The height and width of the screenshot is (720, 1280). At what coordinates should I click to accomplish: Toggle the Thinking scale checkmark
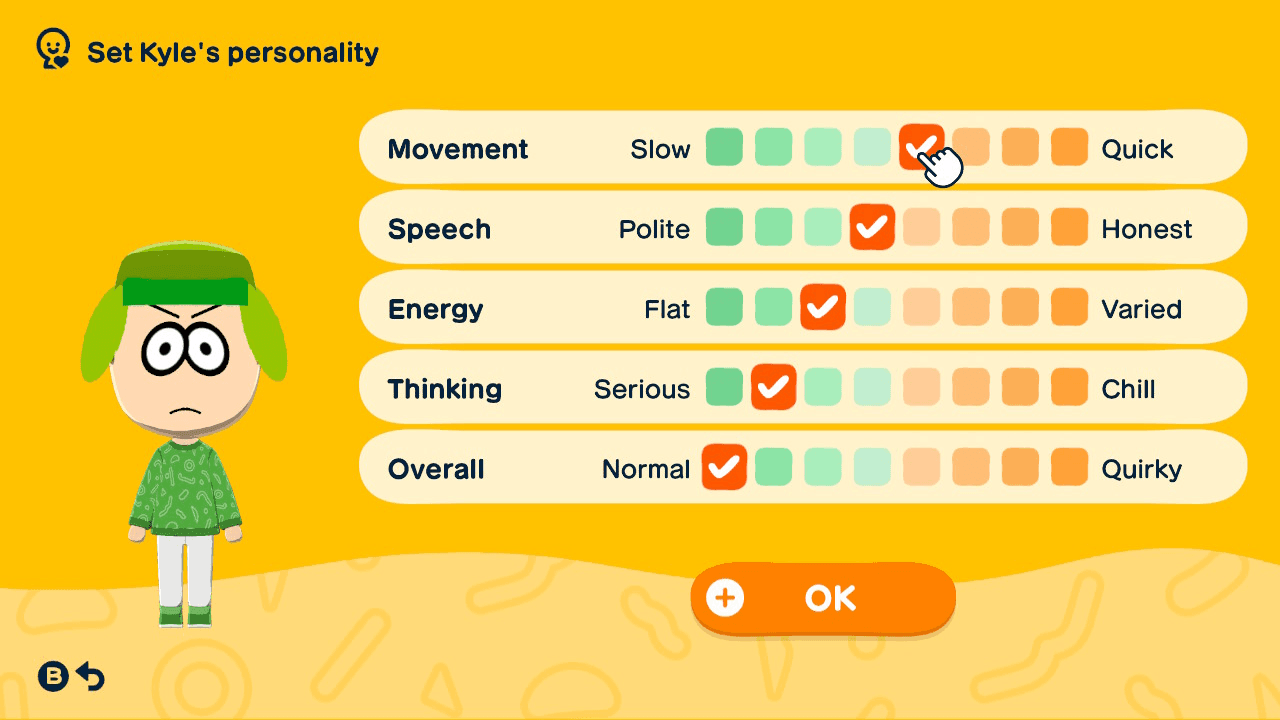tap(773, 387)
